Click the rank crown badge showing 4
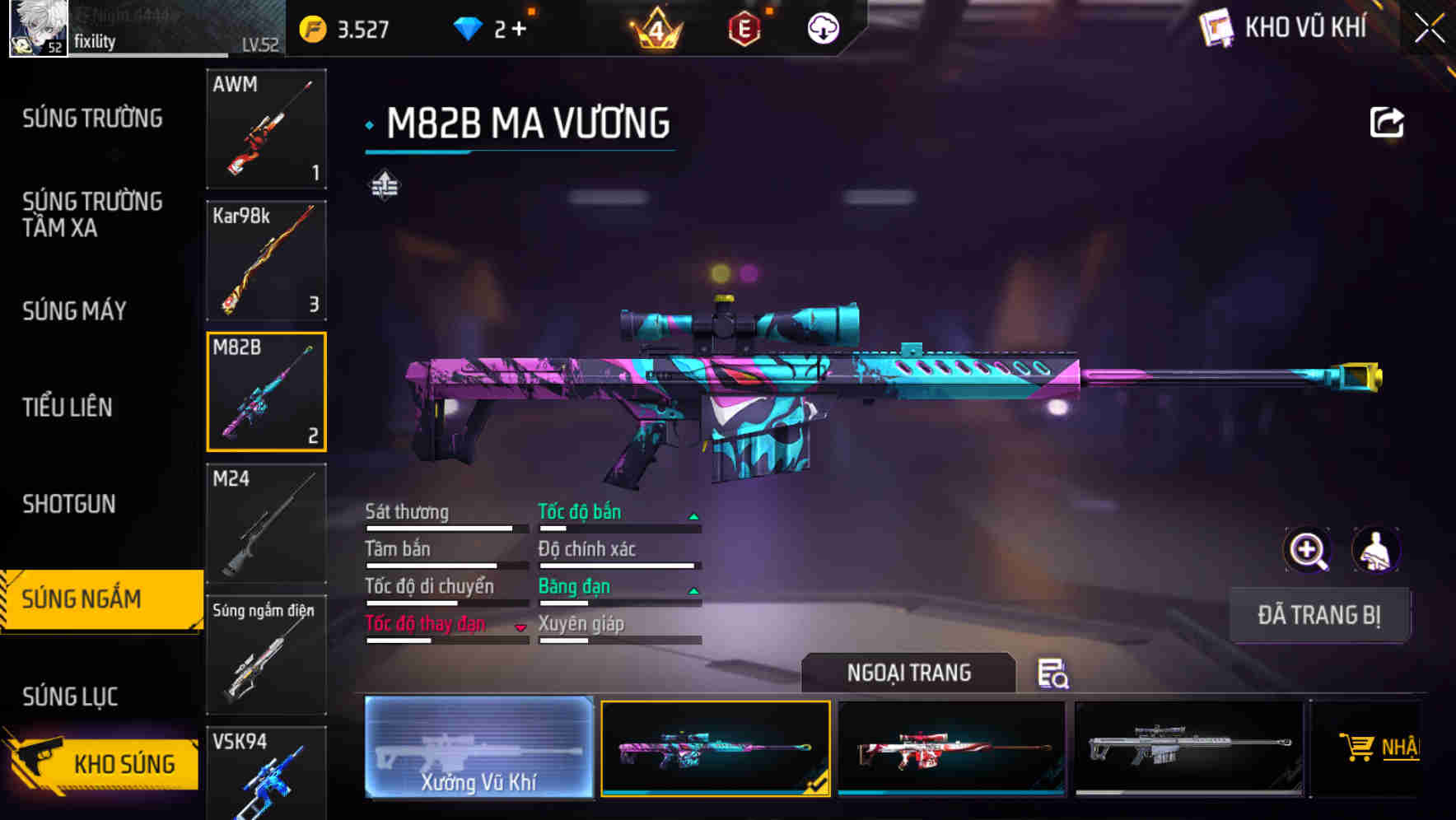1456x820 pixels. pos(656,27)
